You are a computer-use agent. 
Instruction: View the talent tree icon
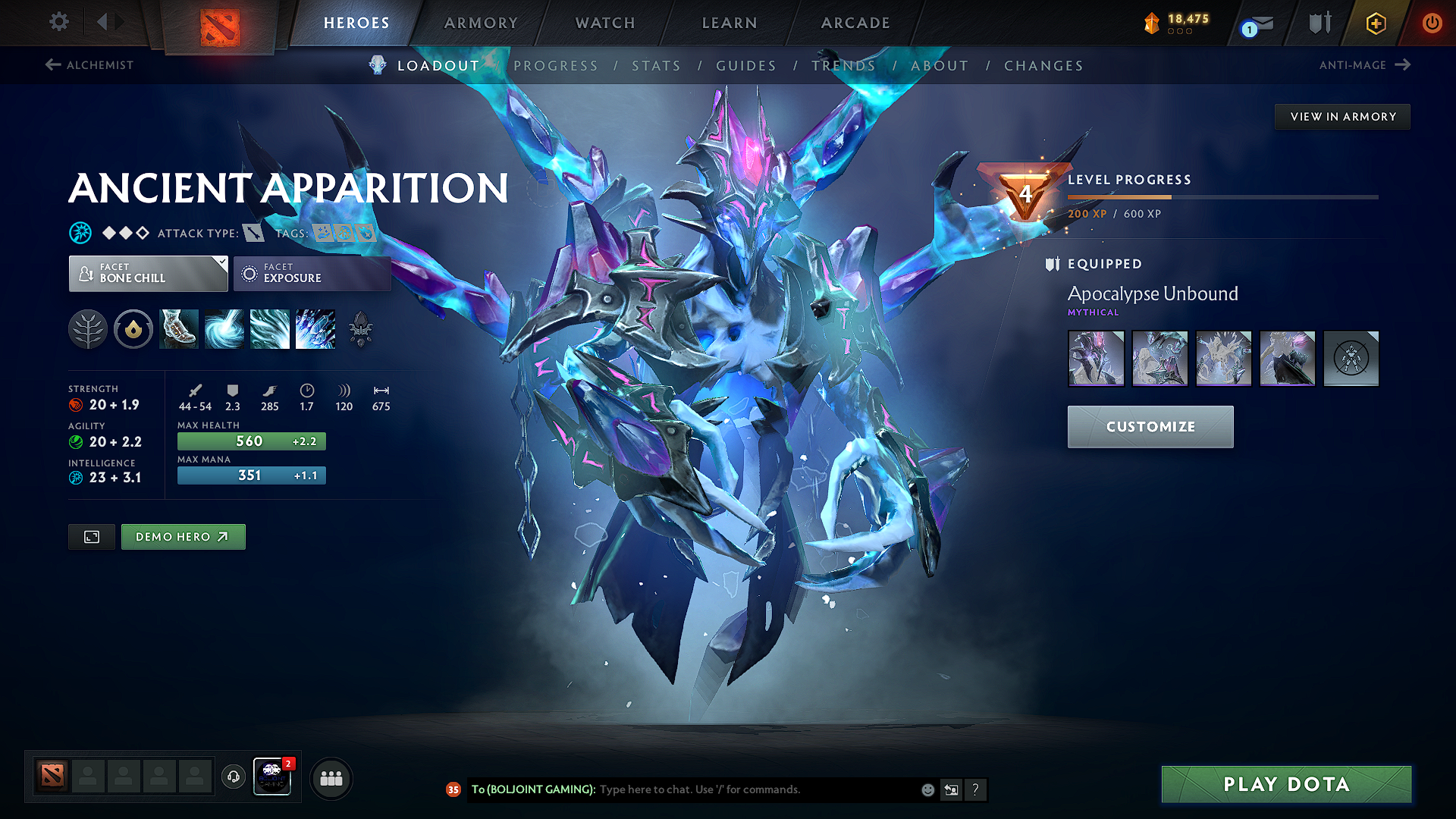[87, 329]
